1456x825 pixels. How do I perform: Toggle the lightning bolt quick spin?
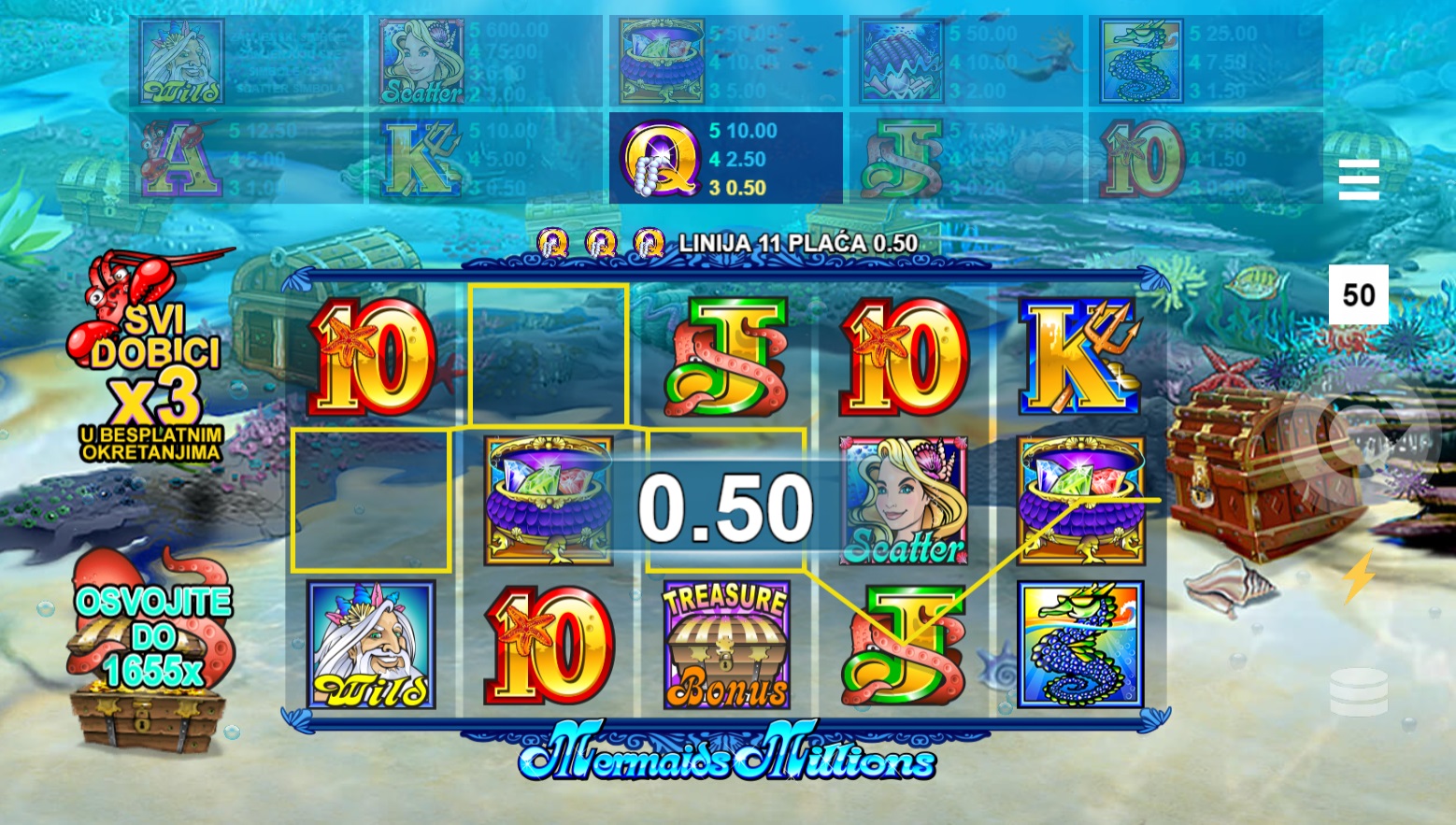(1358, 576)
